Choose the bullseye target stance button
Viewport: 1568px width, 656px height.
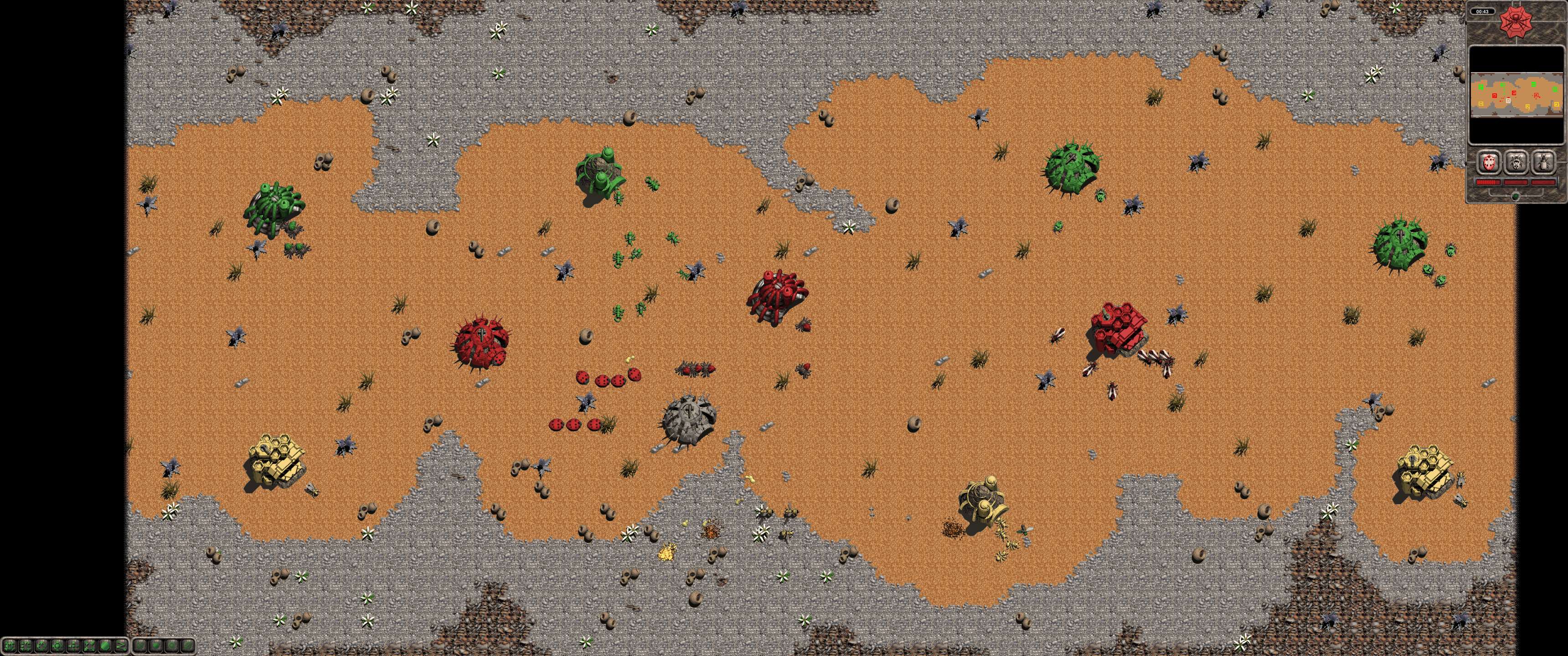point(172,646)
